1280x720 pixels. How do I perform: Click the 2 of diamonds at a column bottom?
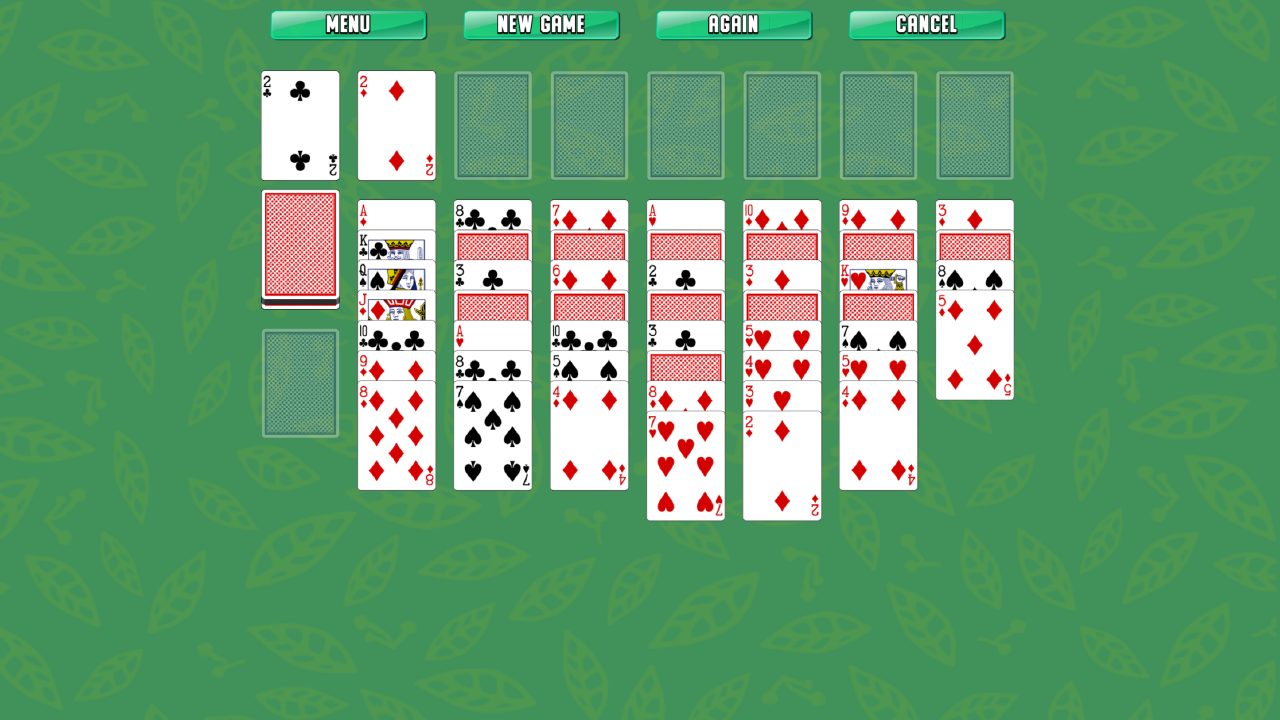coord(782,460)
